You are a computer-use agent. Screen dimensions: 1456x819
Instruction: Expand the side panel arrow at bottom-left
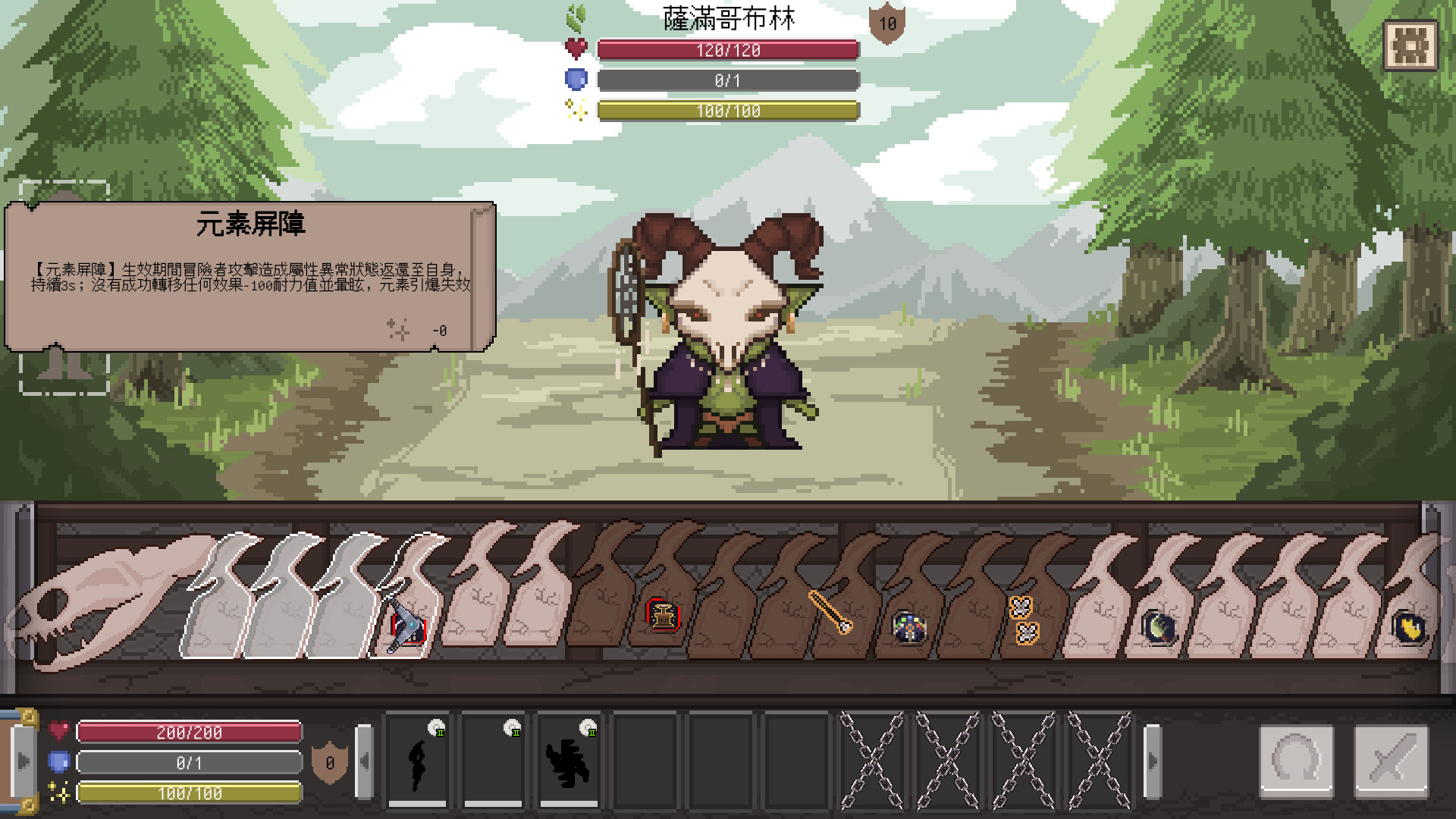(23, 761)
